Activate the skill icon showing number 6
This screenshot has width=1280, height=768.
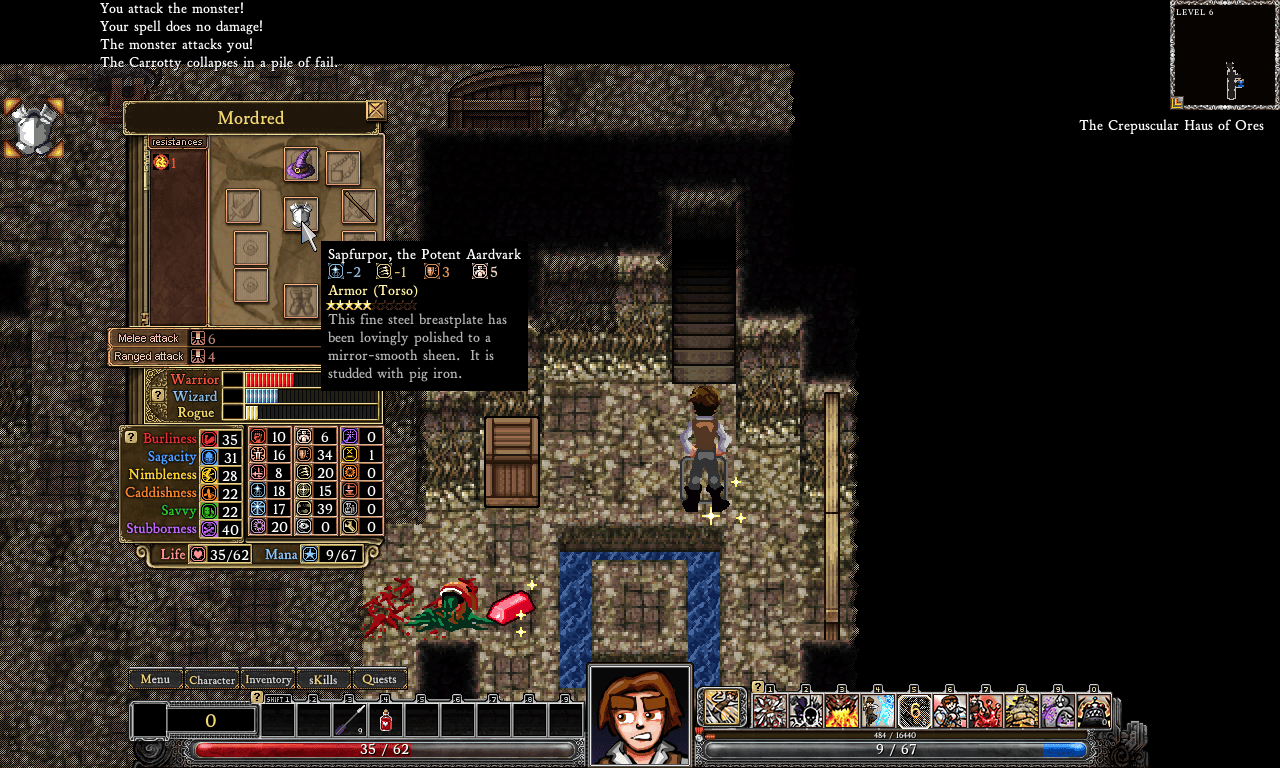click(x=914, y=711)
